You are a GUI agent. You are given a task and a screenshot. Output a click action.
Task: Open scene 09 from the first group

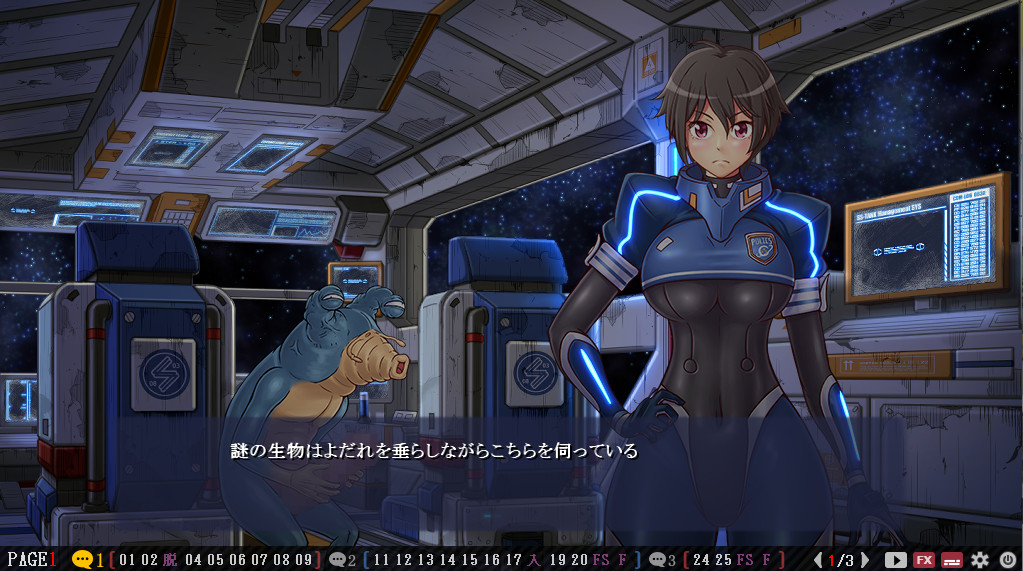pyautogui.click(x=304, y=560)
